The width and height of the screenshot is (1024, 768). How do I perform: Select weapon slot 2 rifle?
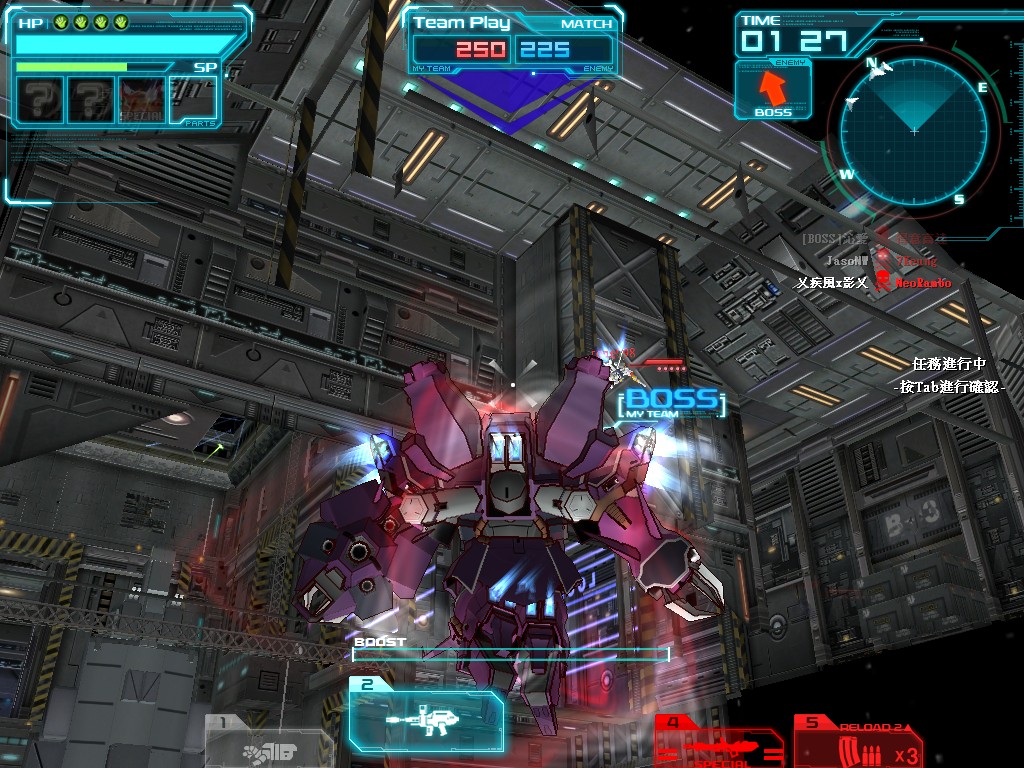pyautogui.click(x=427, y=716)
